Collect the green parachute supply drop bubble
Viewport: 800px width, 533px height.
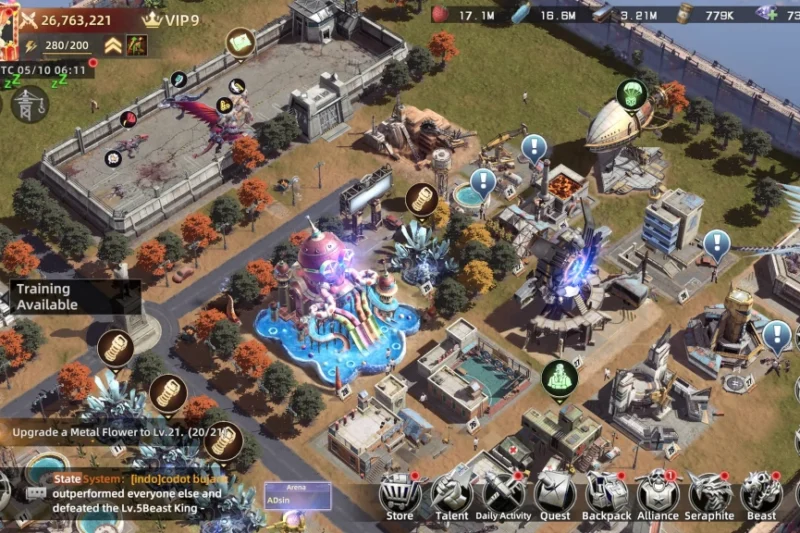tap(631, 94)
